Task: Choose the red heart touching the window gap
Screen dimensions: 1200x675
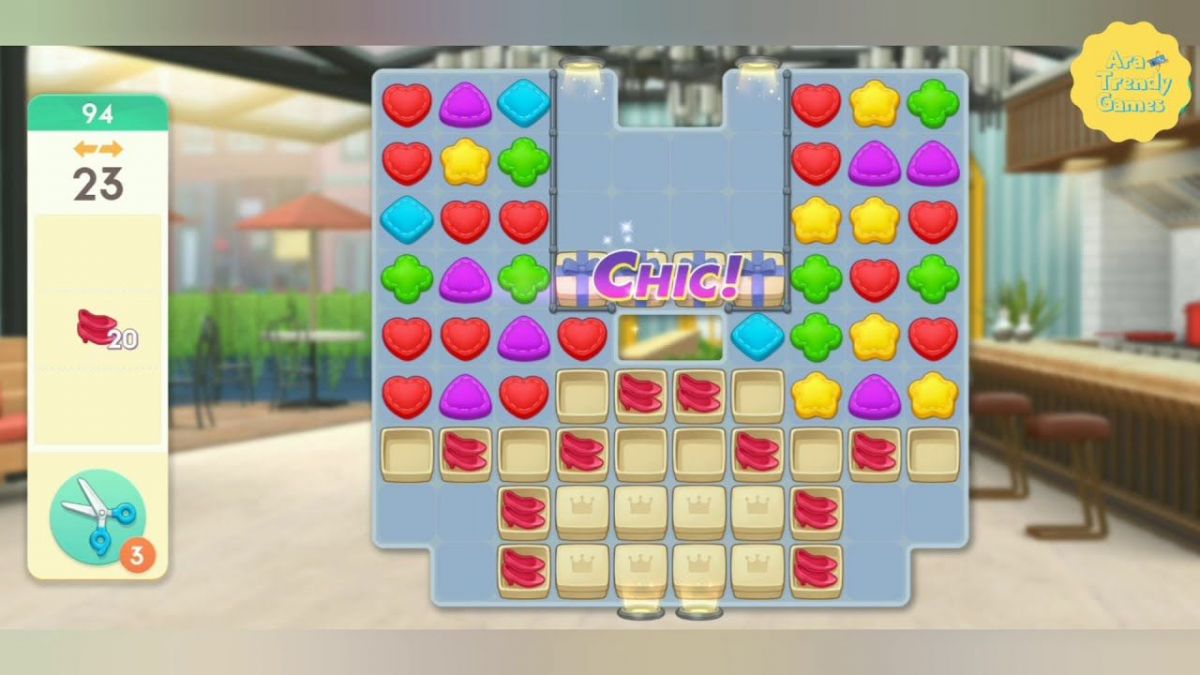Action: pyautogui.click(x=582, y=337)
